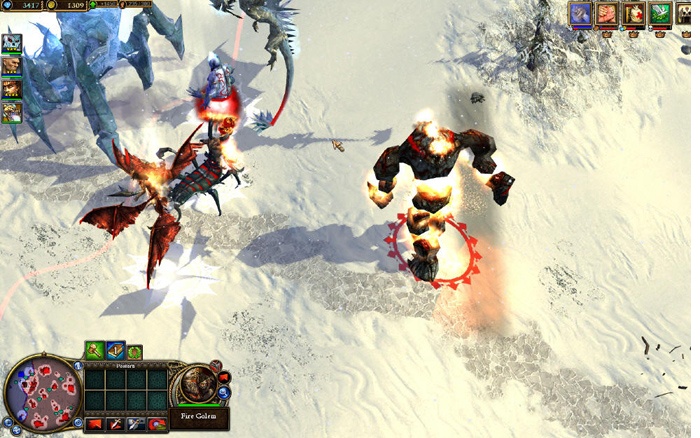Select the red clasped hands player portrait
The height and width of the screenshot is (438, 700).
coord(607,13)
